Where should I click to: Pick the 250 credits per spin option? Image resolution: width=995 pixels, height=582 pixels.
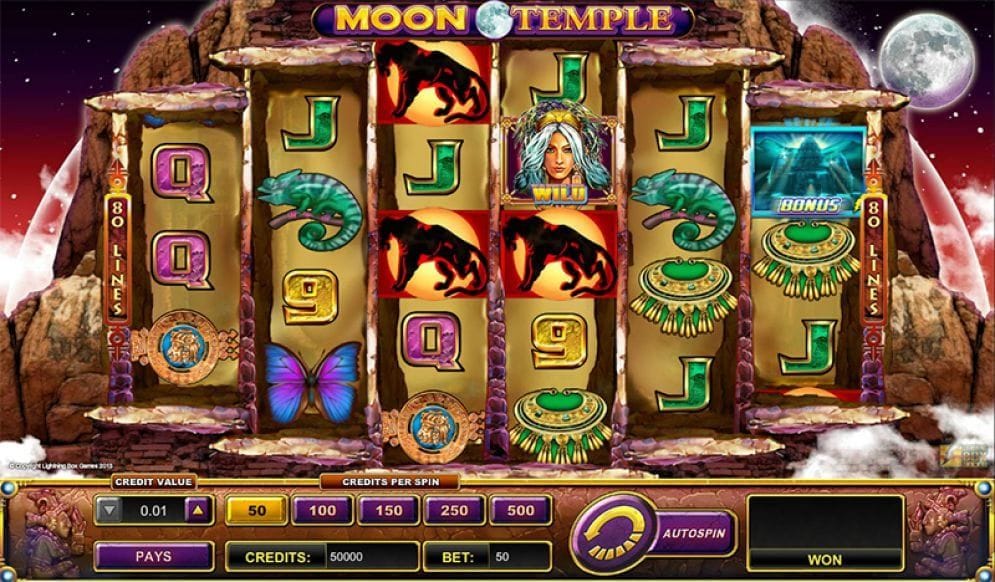(454, 511)
